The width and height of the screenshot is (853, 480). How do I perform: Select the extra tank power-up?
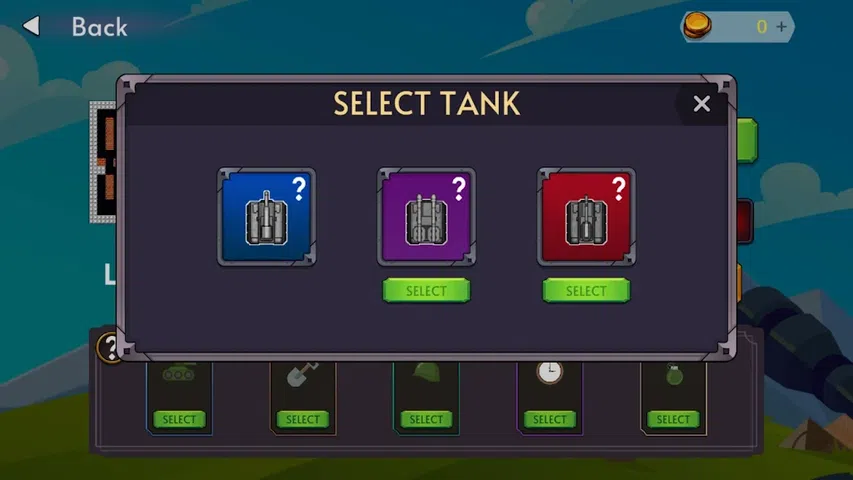tap(179, 419)
